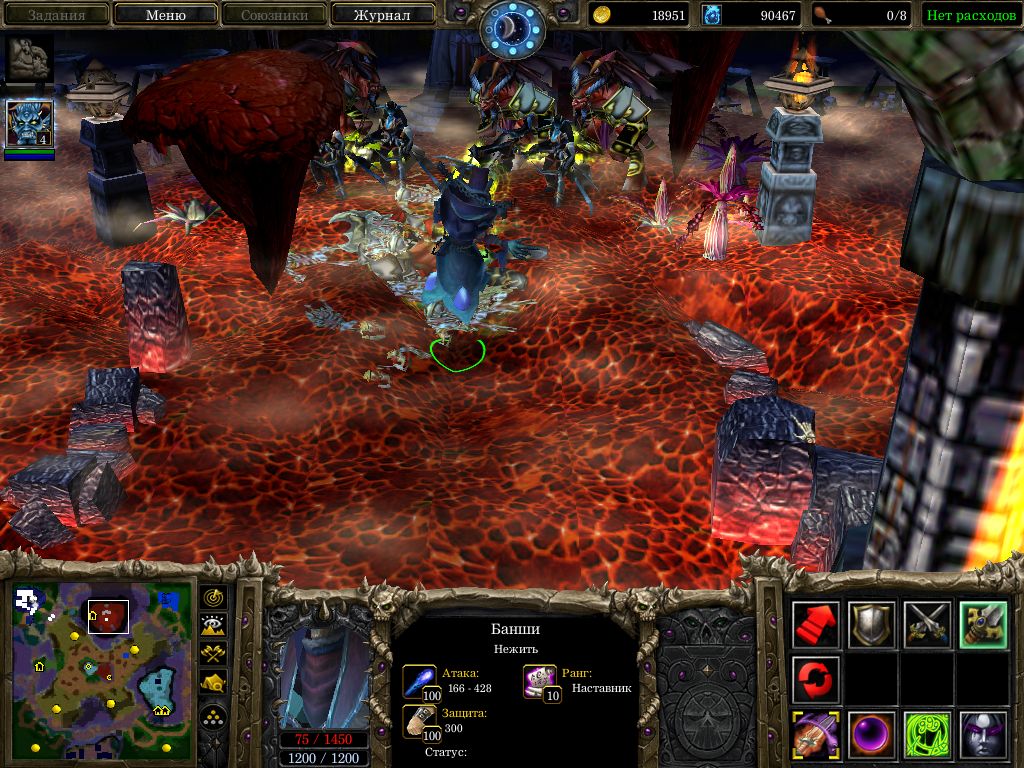Viewport: 1024px width, 768px height.
Task: Open the Меню button
Action: 166,15
